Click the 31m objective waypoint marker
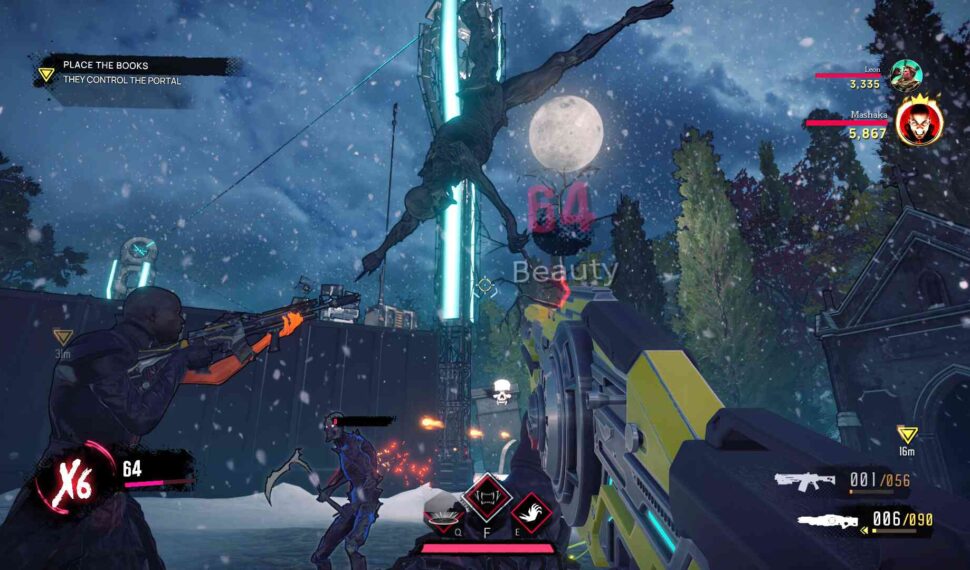The image size is (970, 570). [x=62, y=338]
